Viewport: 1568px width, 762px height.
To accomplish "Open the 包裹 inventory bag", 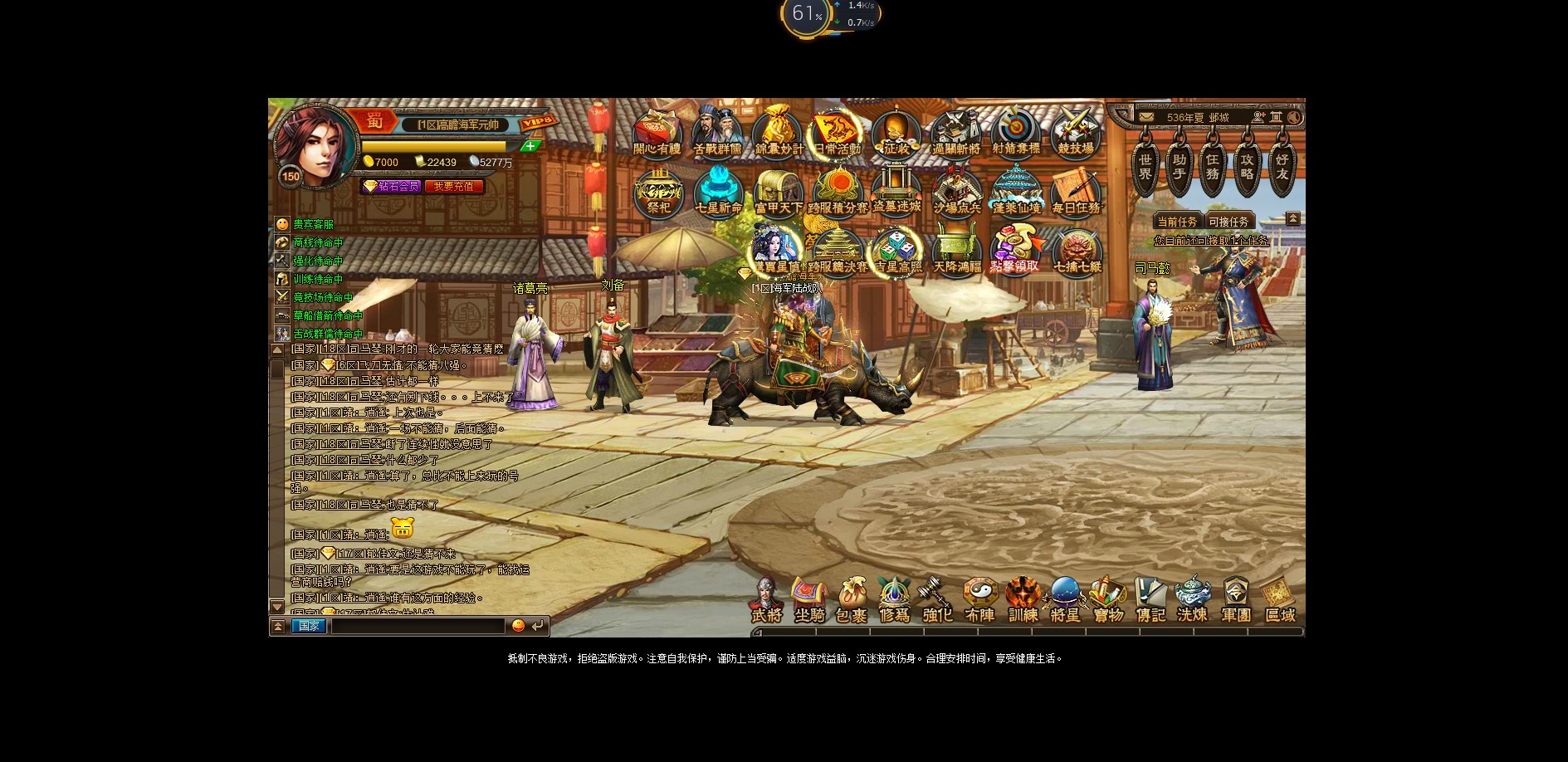I will pyautogui.click(x=852, y=599).
